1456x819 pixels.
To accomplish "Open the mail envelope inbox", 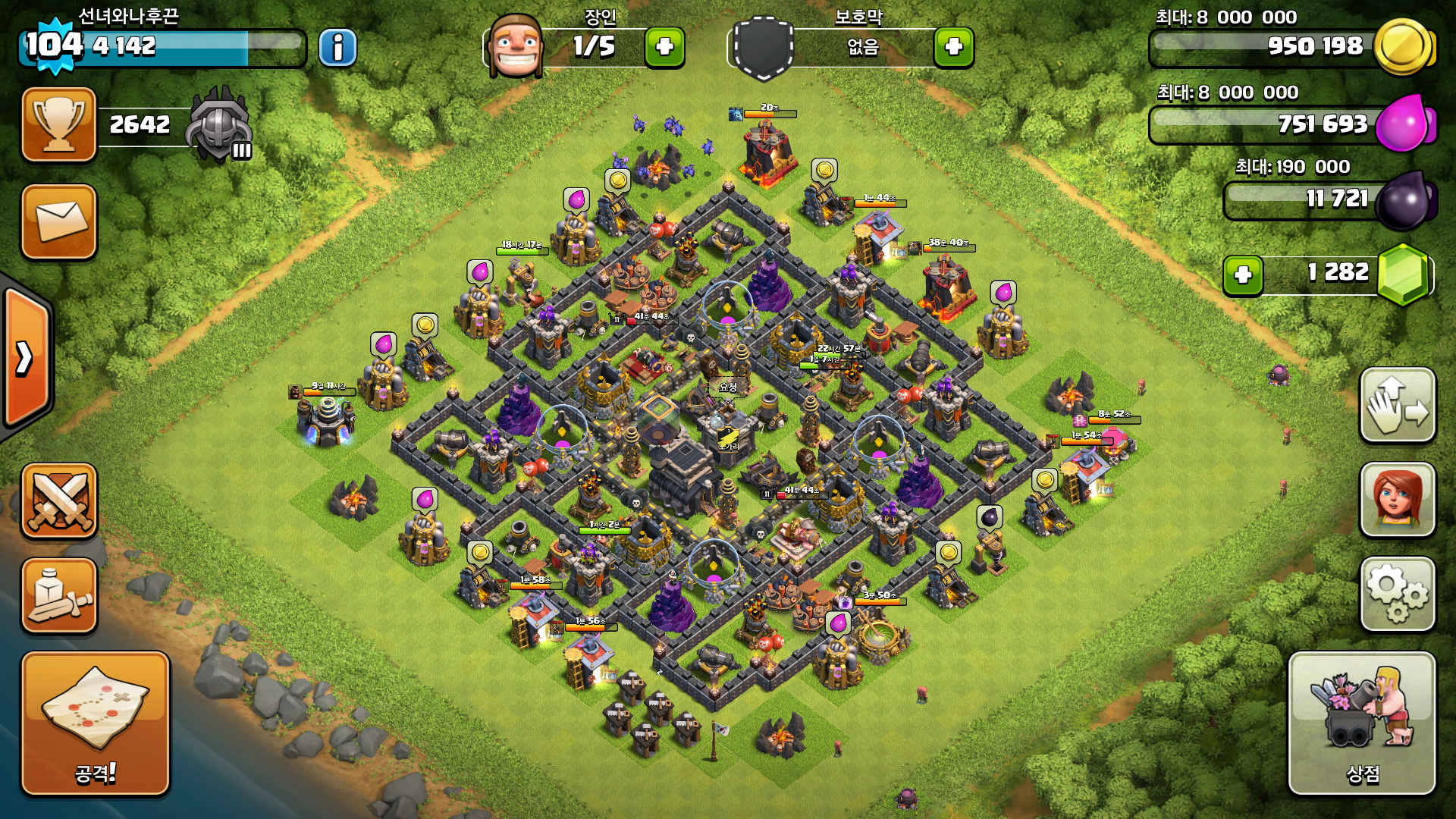I will pos(59,221).
